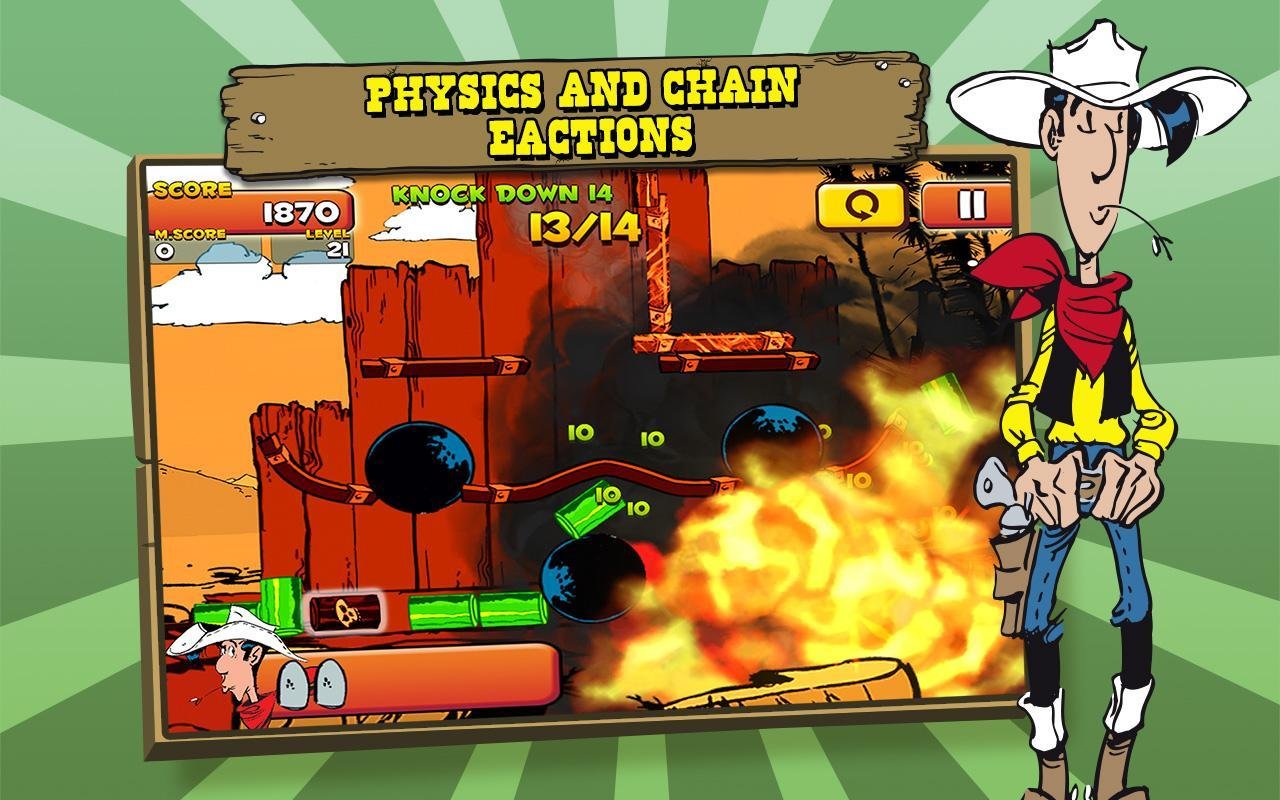Restart the level with the yellow button
Screen dimensions: 1280x800
[860, 206]
